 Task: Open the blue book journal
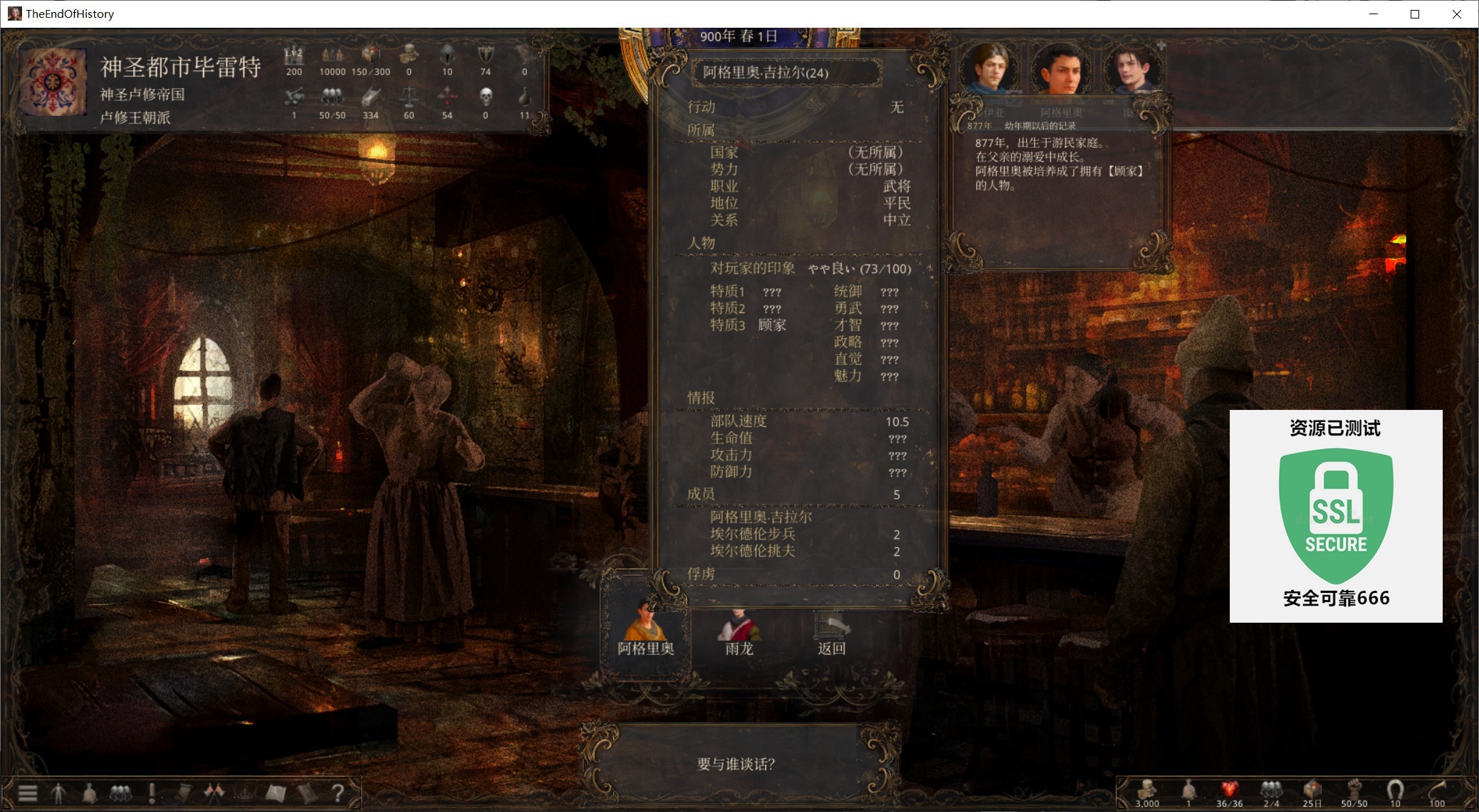[306, 793]
